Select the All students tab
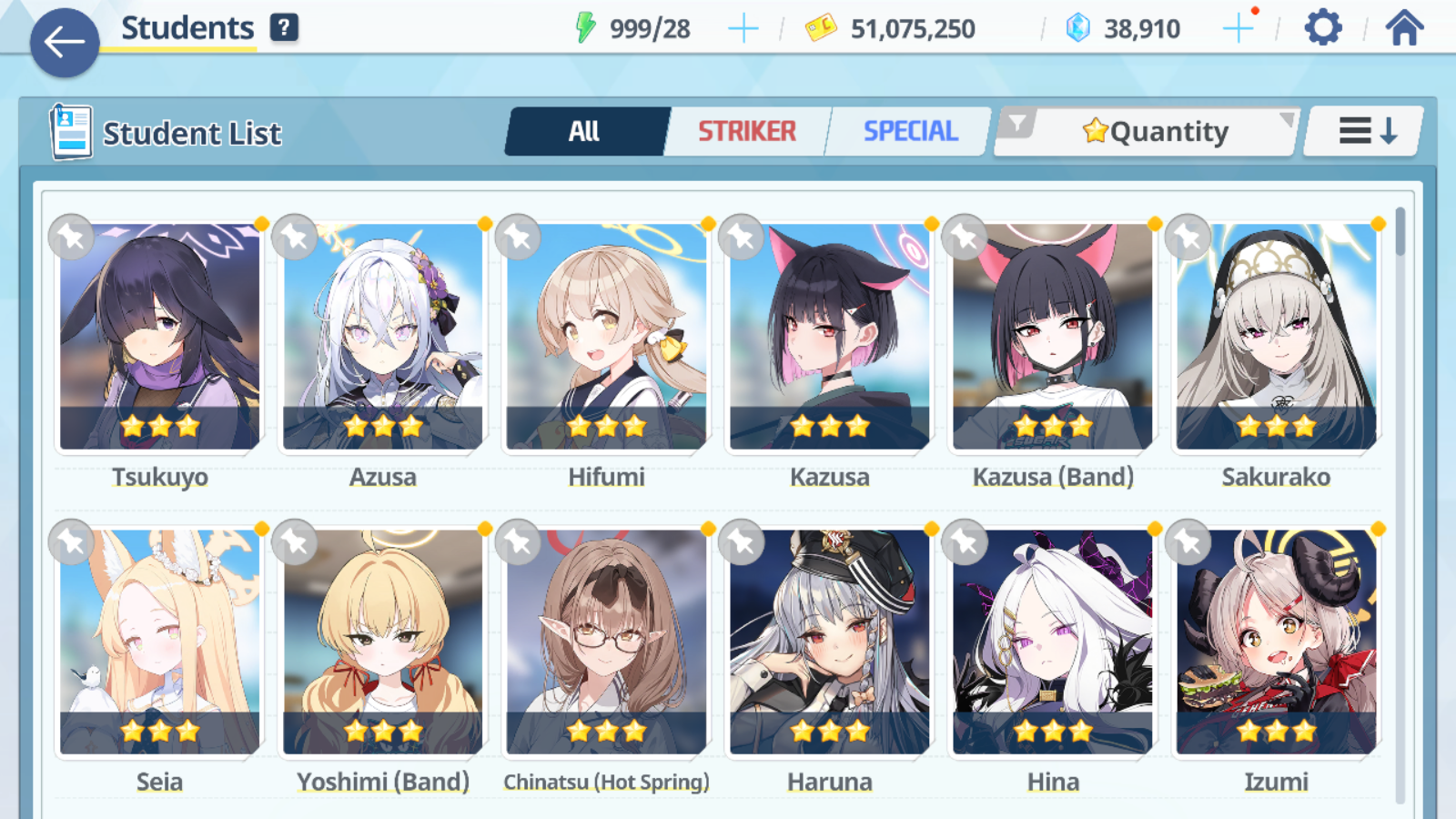Image resolution: width=1456 pixels, height=819 pixels. [x=584, y=132]
